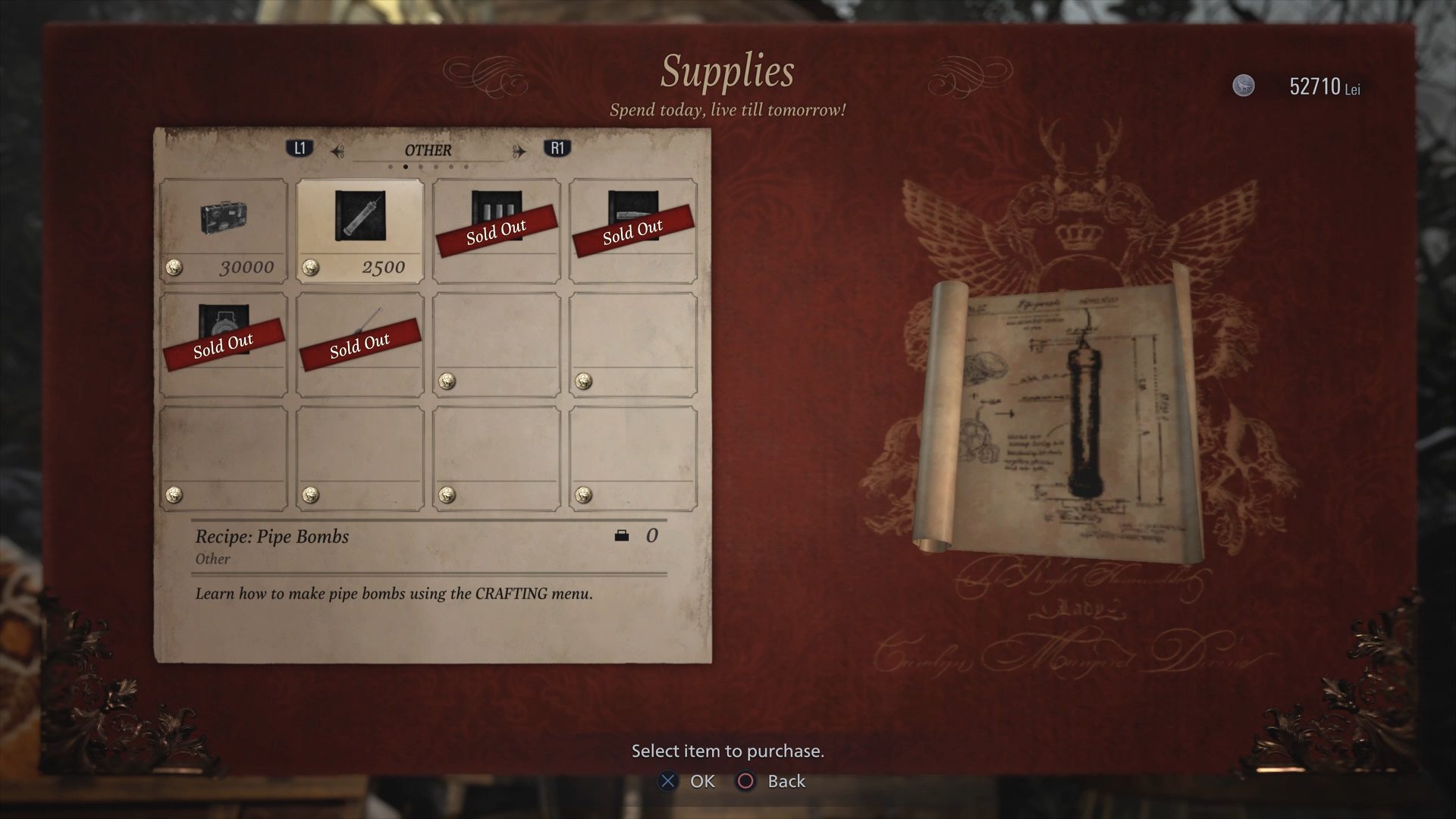Buy the Pipe Bombs recipe for 2500
Viewport: 1456px width, 819px height.
360,231
